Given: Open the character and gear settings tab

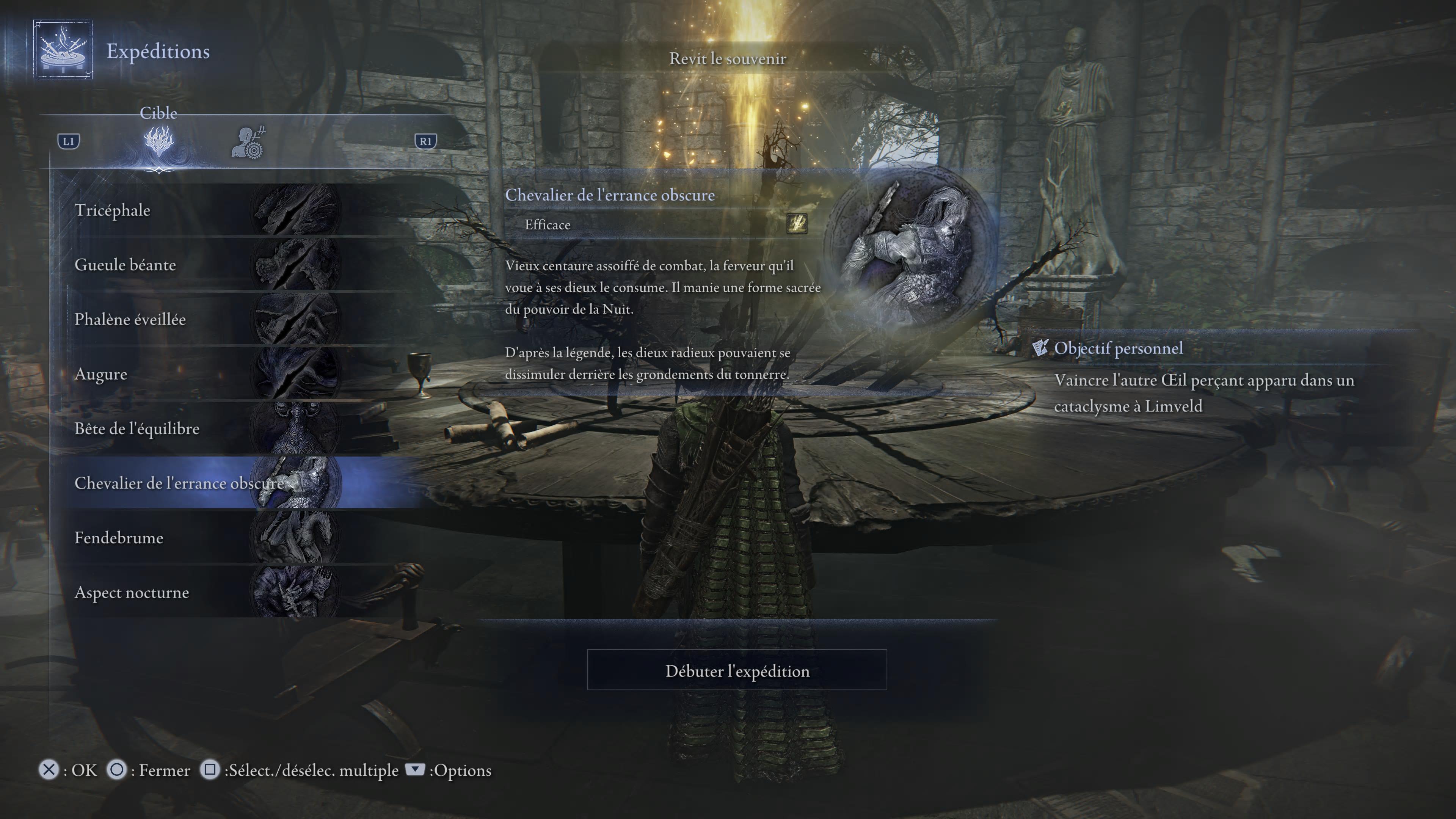Looking at the screenshot, I should 248,143.
